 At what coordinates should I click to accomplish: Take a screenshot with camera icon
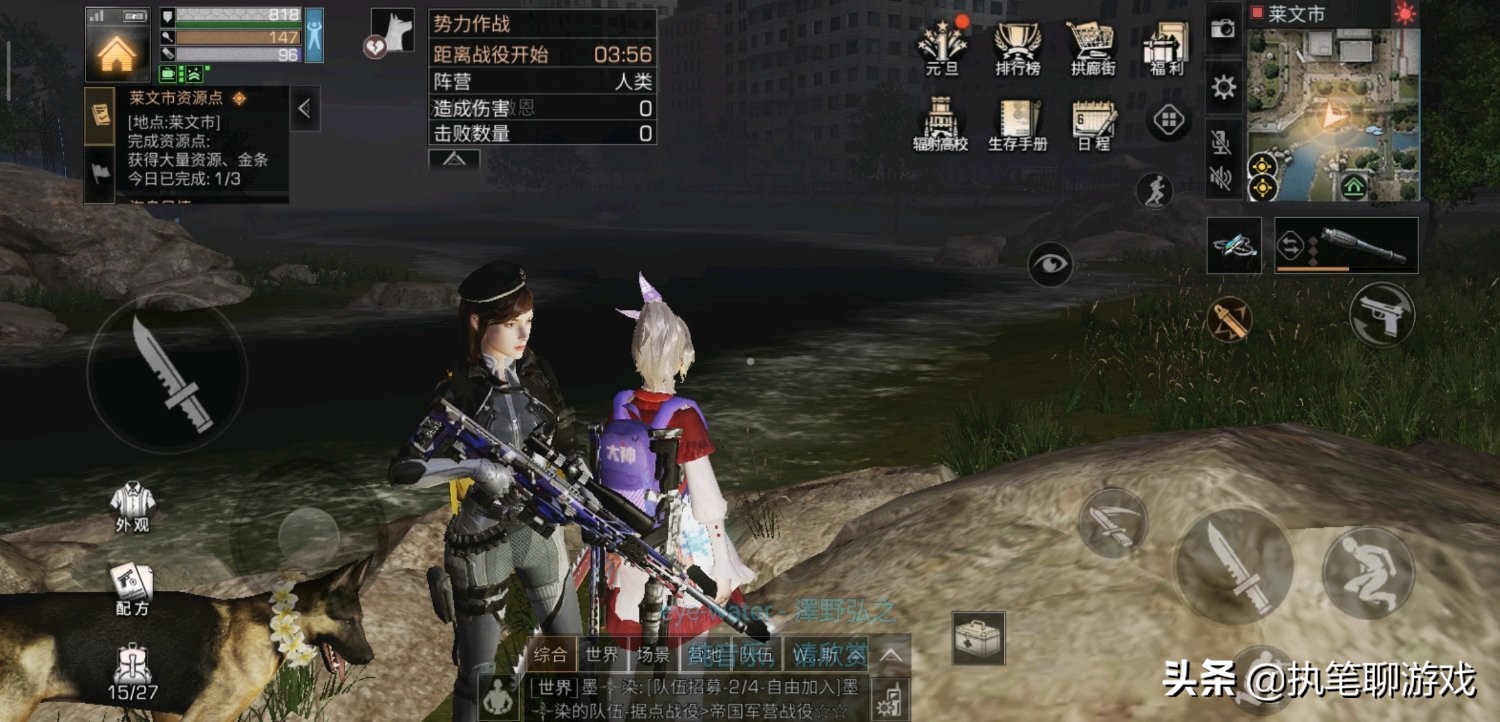[1223, 29]
